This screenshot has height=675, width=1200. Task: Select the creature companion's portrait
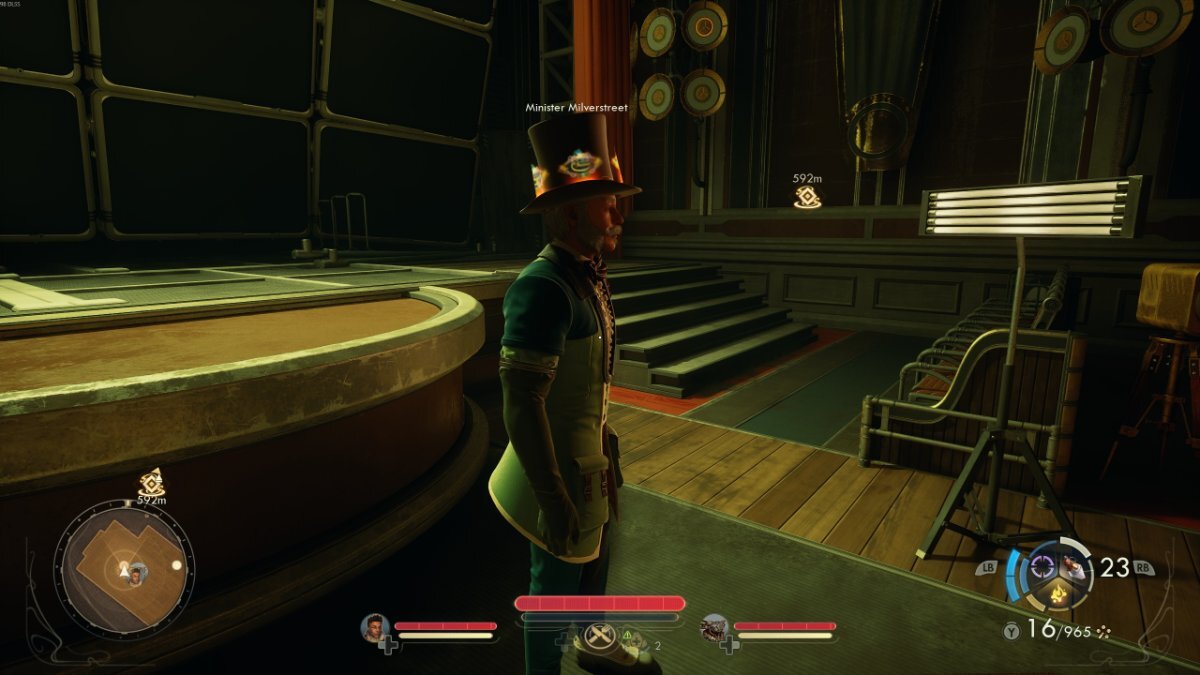(714, 628)
